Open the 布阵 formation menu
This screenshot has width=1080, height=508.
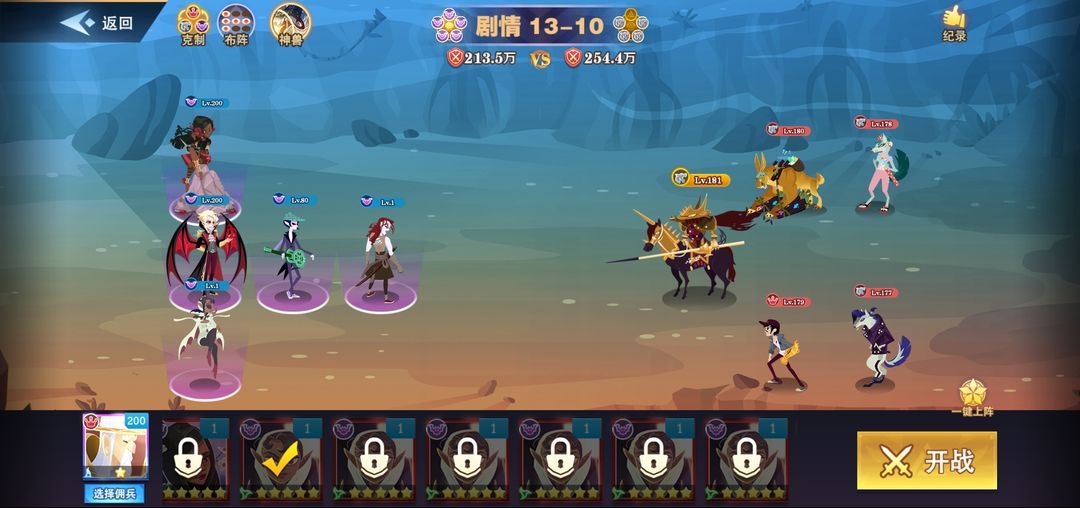pyautogui.click(x=236, y=25)
